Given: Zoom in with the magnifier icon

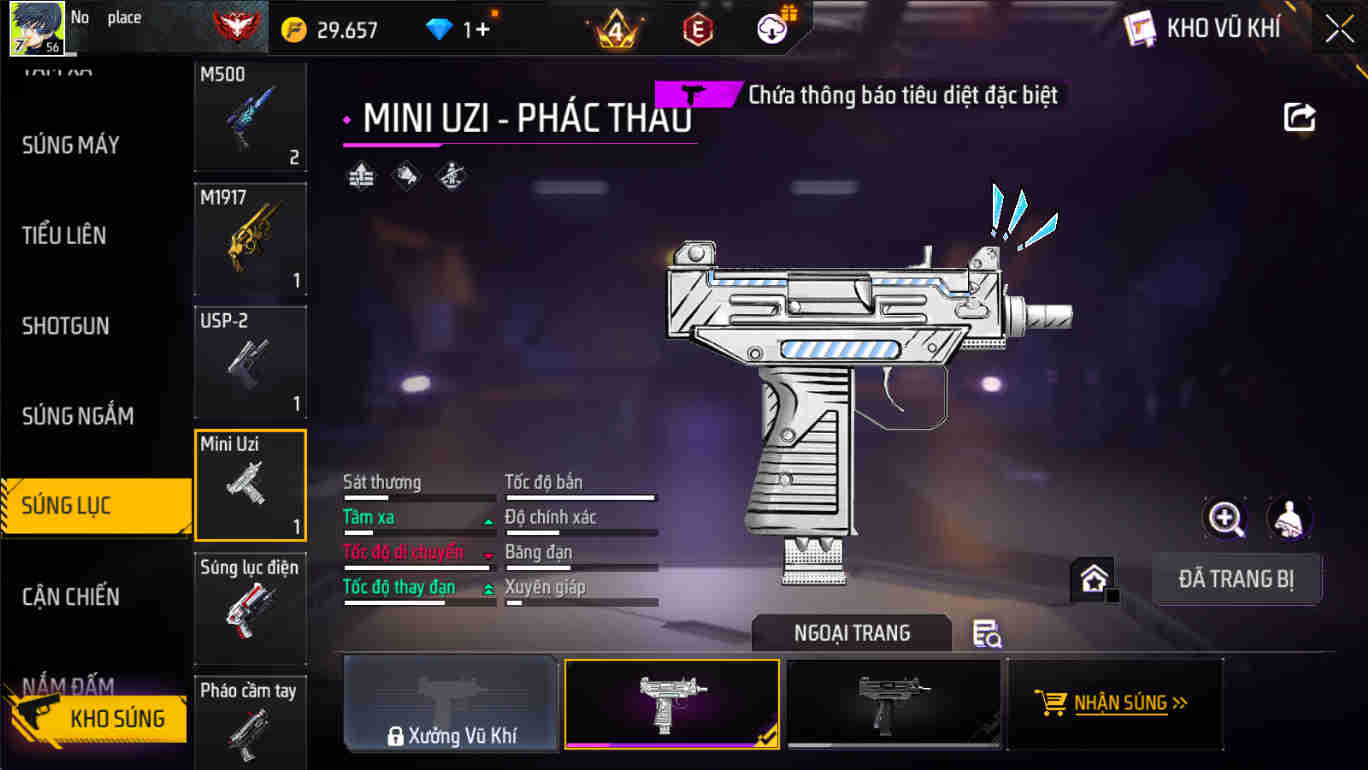Looking at the screenshot, I should 1225,518.
